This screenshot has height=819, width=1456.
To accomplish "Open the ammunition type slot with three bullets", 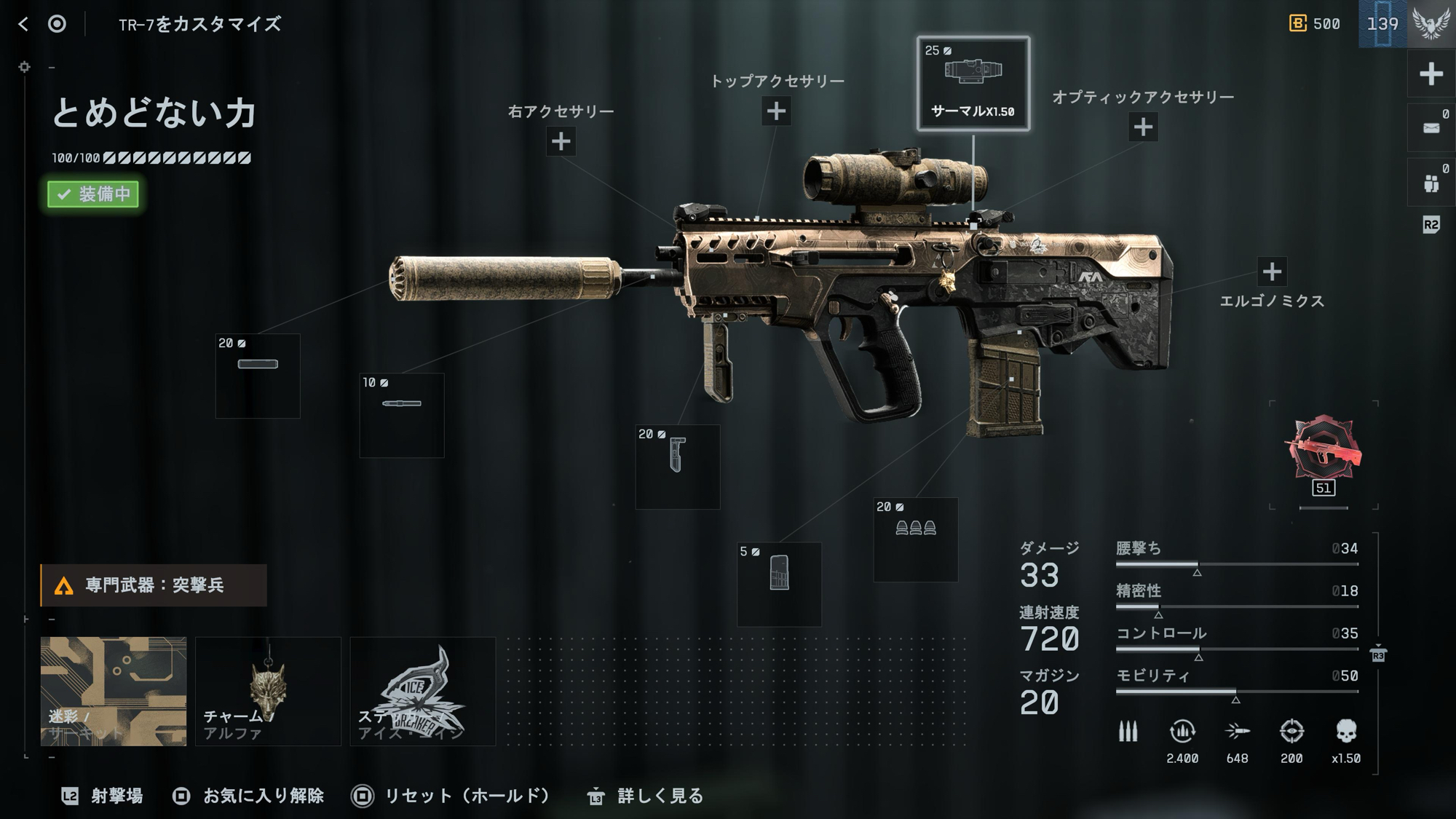I will coord(916,539).
